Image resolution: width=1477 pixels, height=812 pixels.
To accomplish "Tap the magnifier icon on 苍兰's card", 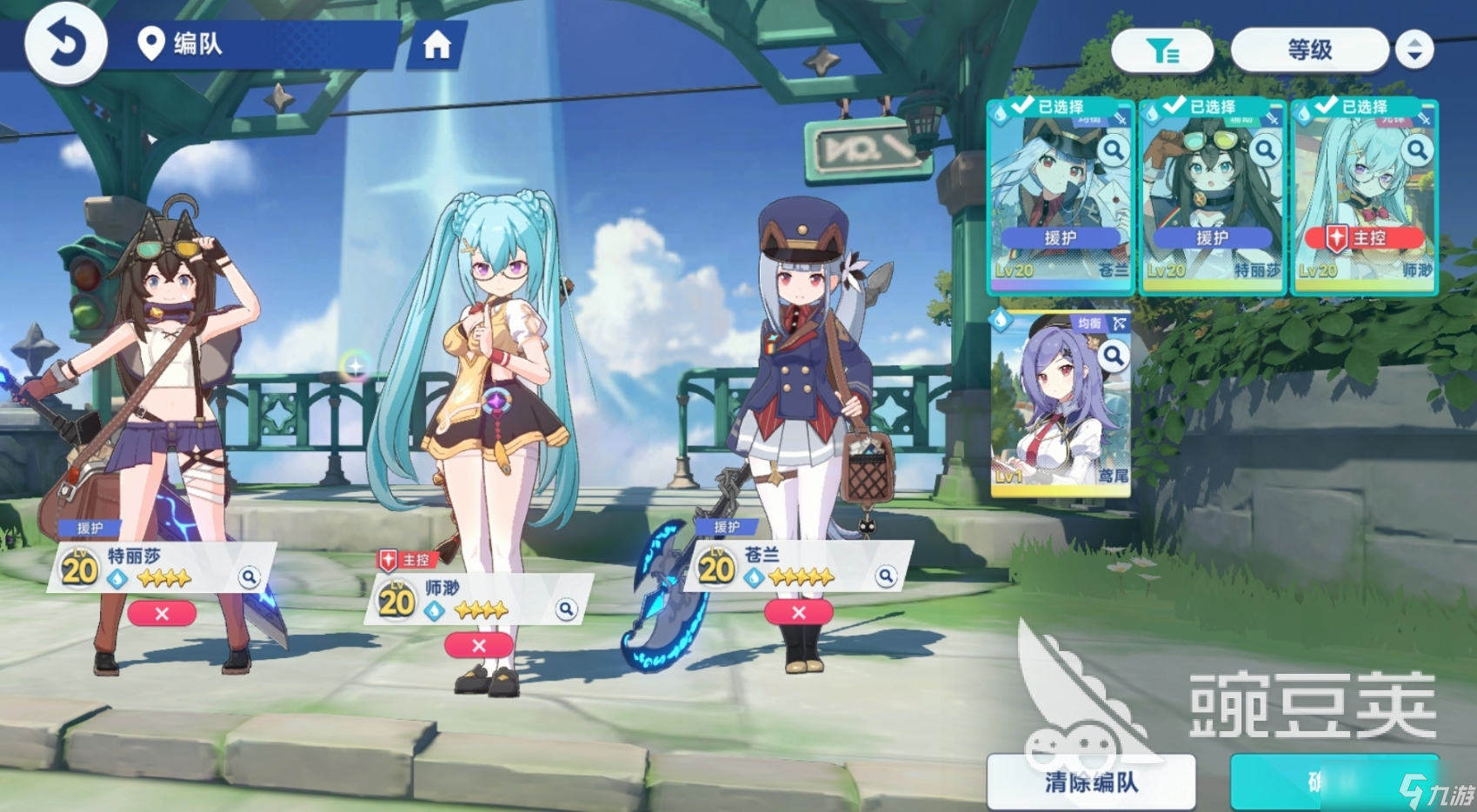I will 1114,150.
